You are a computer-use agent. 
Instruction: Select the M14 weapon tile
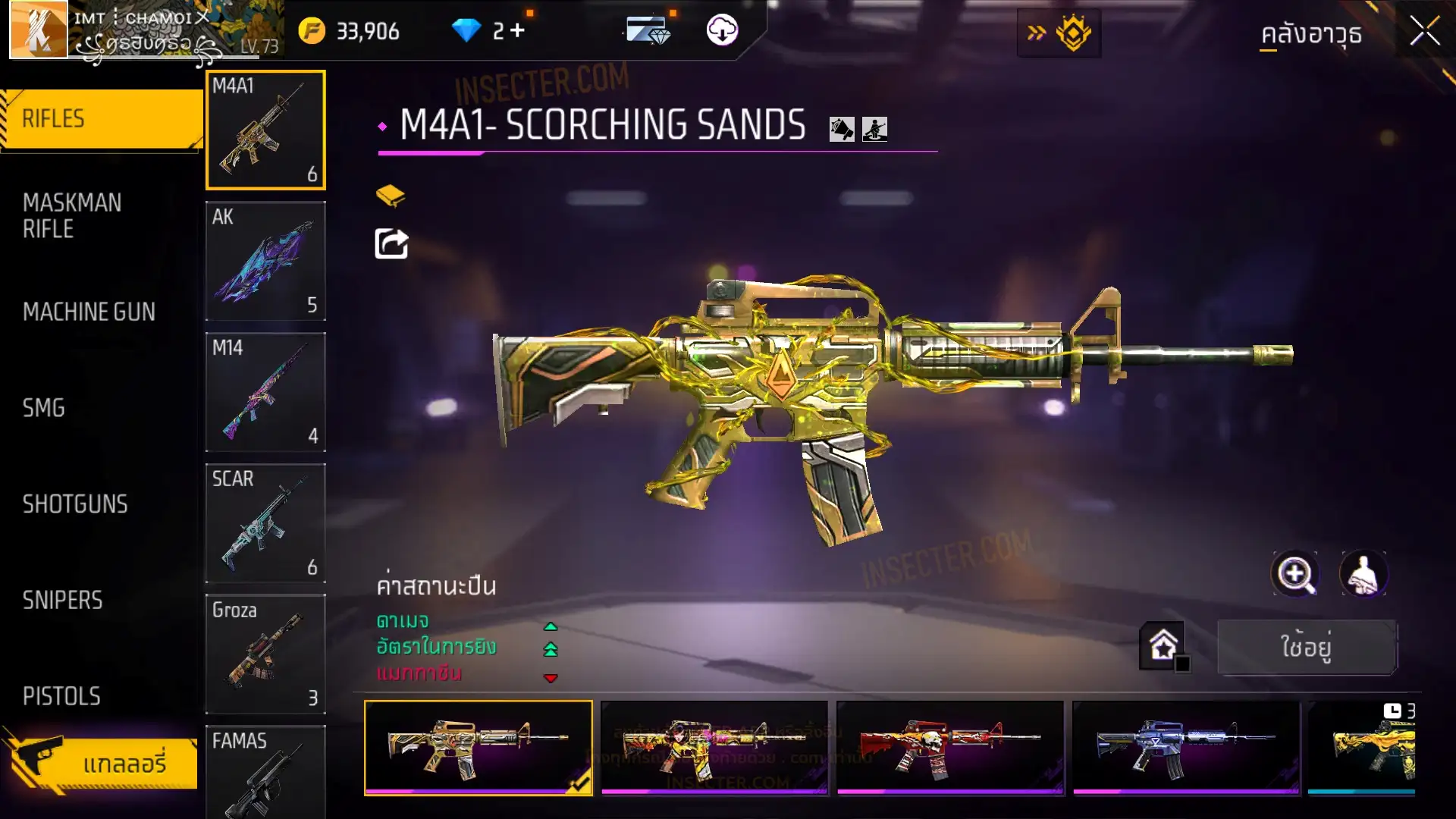(x=265, y=392)
